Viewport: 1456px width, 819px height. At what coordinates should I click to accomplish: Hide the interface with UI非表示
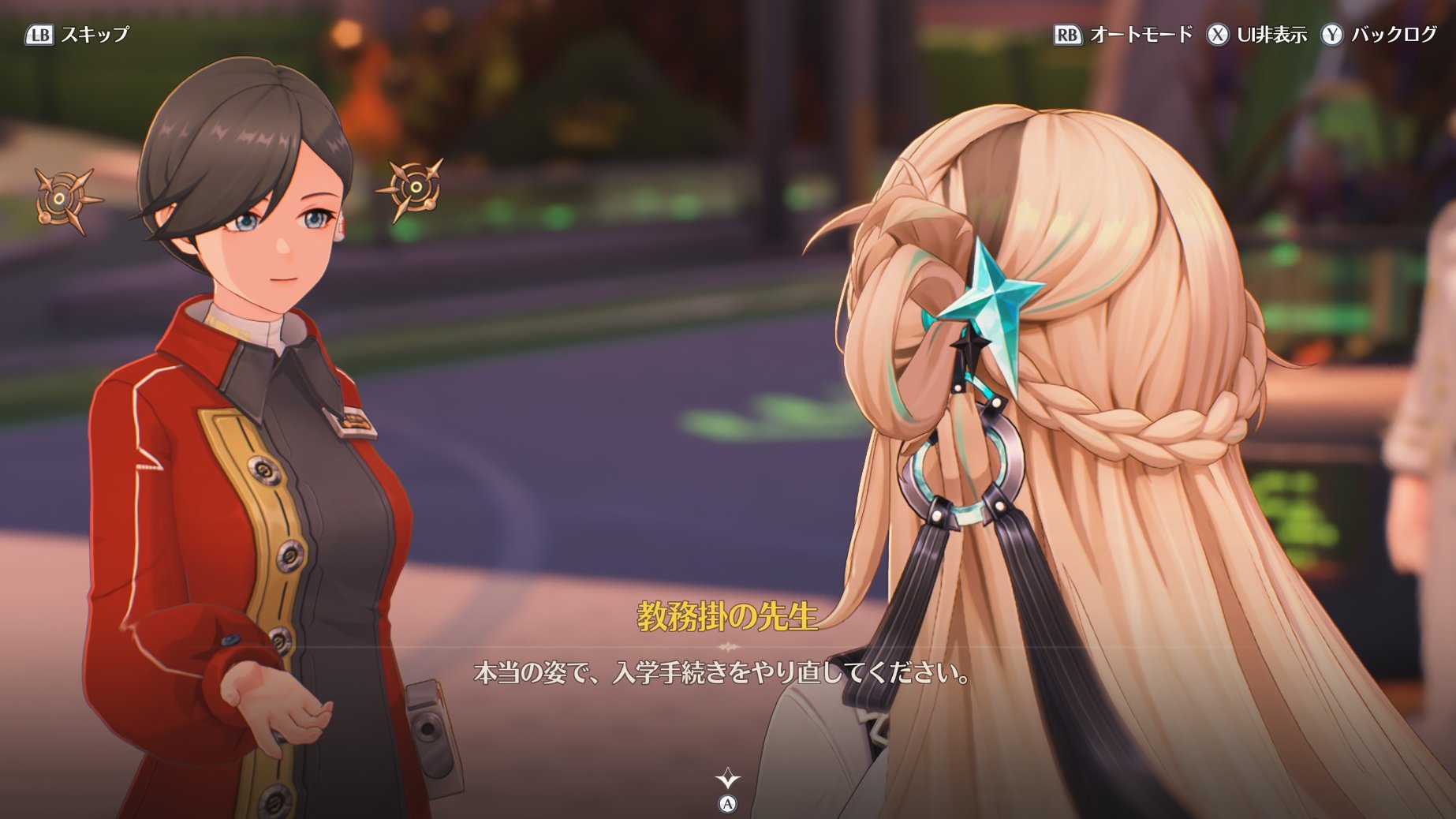pos(1256,35)
